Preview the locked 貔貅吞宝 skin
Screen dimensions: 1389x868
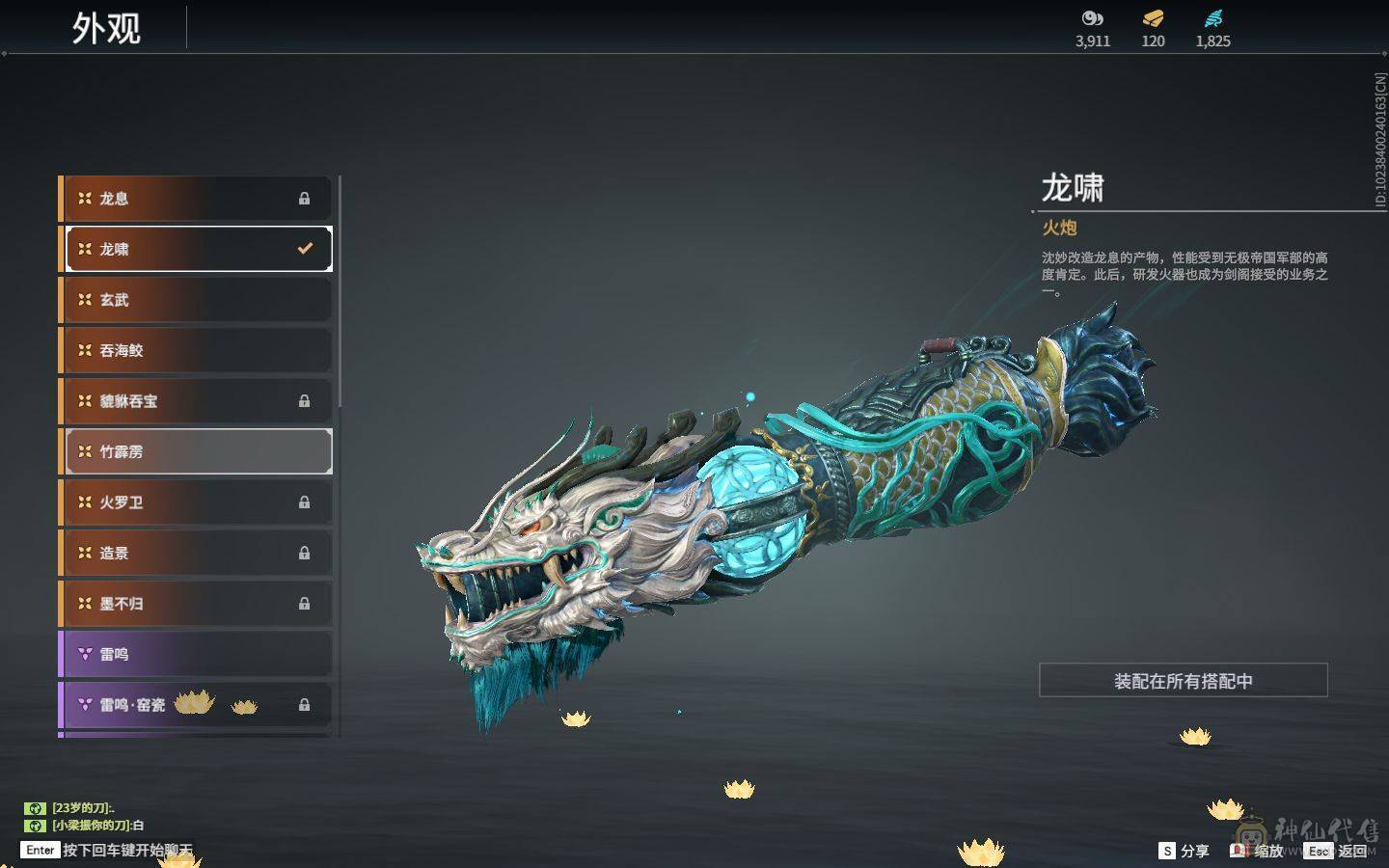pyautogui.click(x=197, y=401)
